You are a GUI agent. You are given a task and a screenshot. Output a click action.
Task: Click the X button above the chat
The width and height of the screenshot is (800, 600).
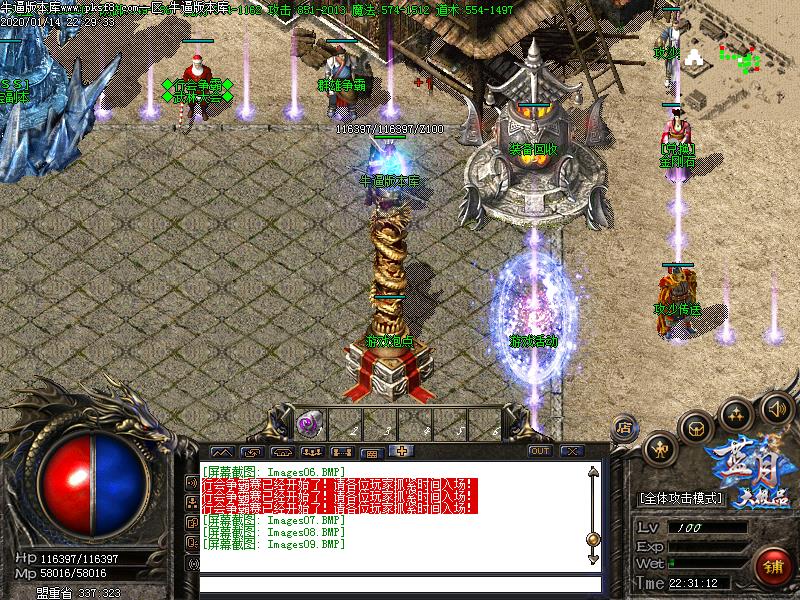click(x=572, y=451)
